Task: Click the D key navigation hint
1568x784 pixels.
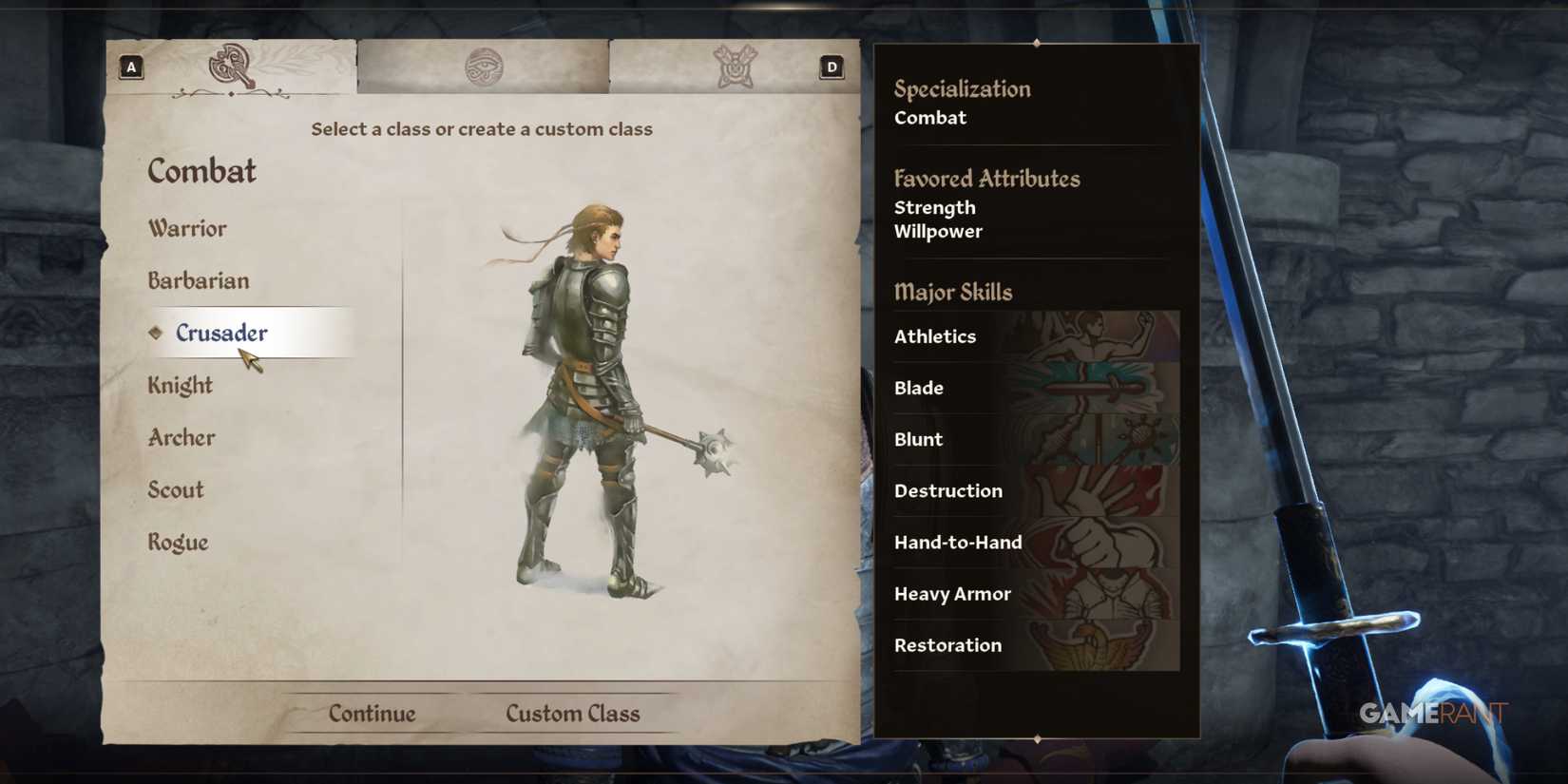Action: tap(831, 67)
